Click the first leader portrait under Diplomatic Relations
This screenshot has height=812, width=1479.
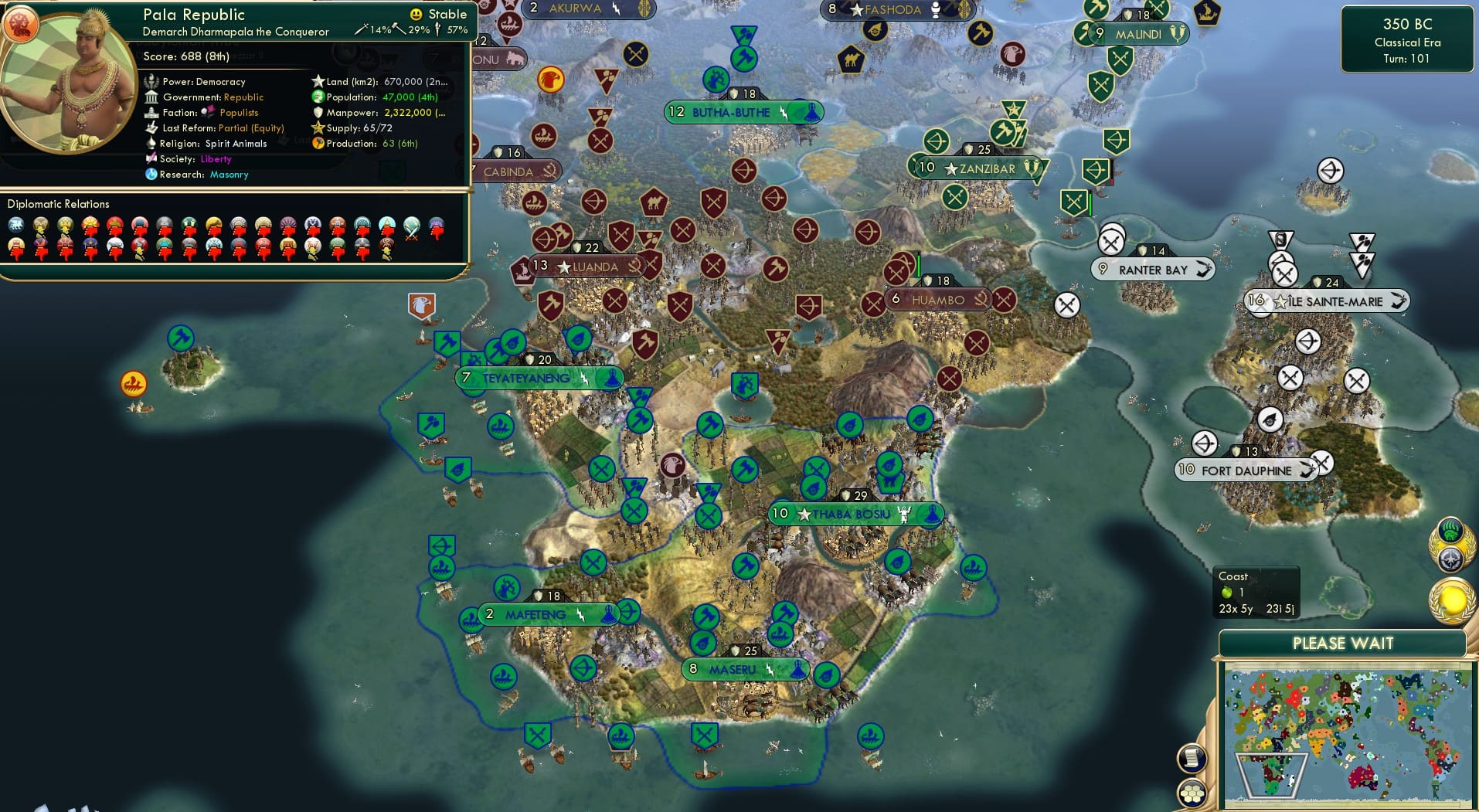click(x=15, y=223)
